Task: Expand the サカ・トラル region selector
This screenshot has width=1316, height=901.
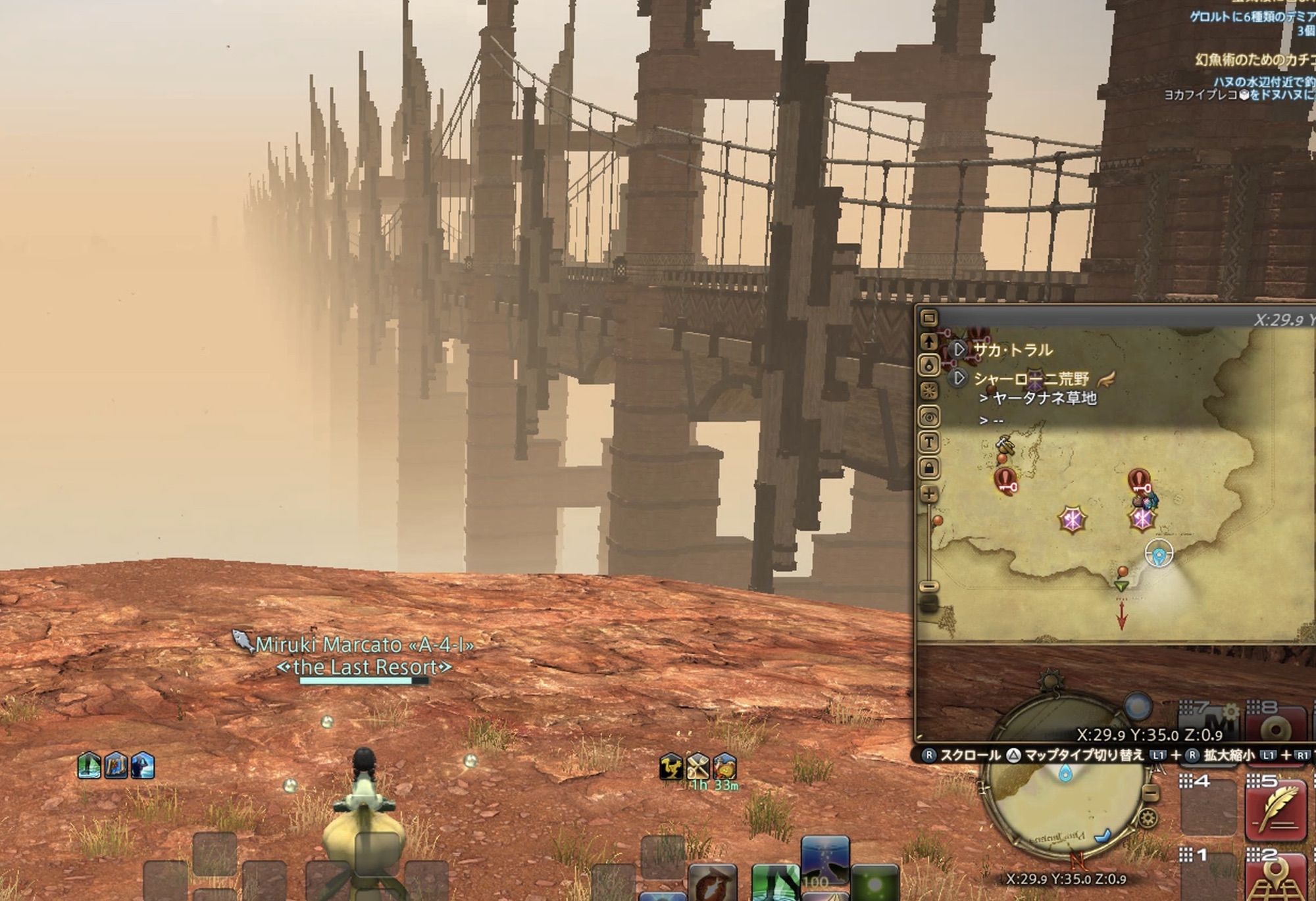Action: 959,349
